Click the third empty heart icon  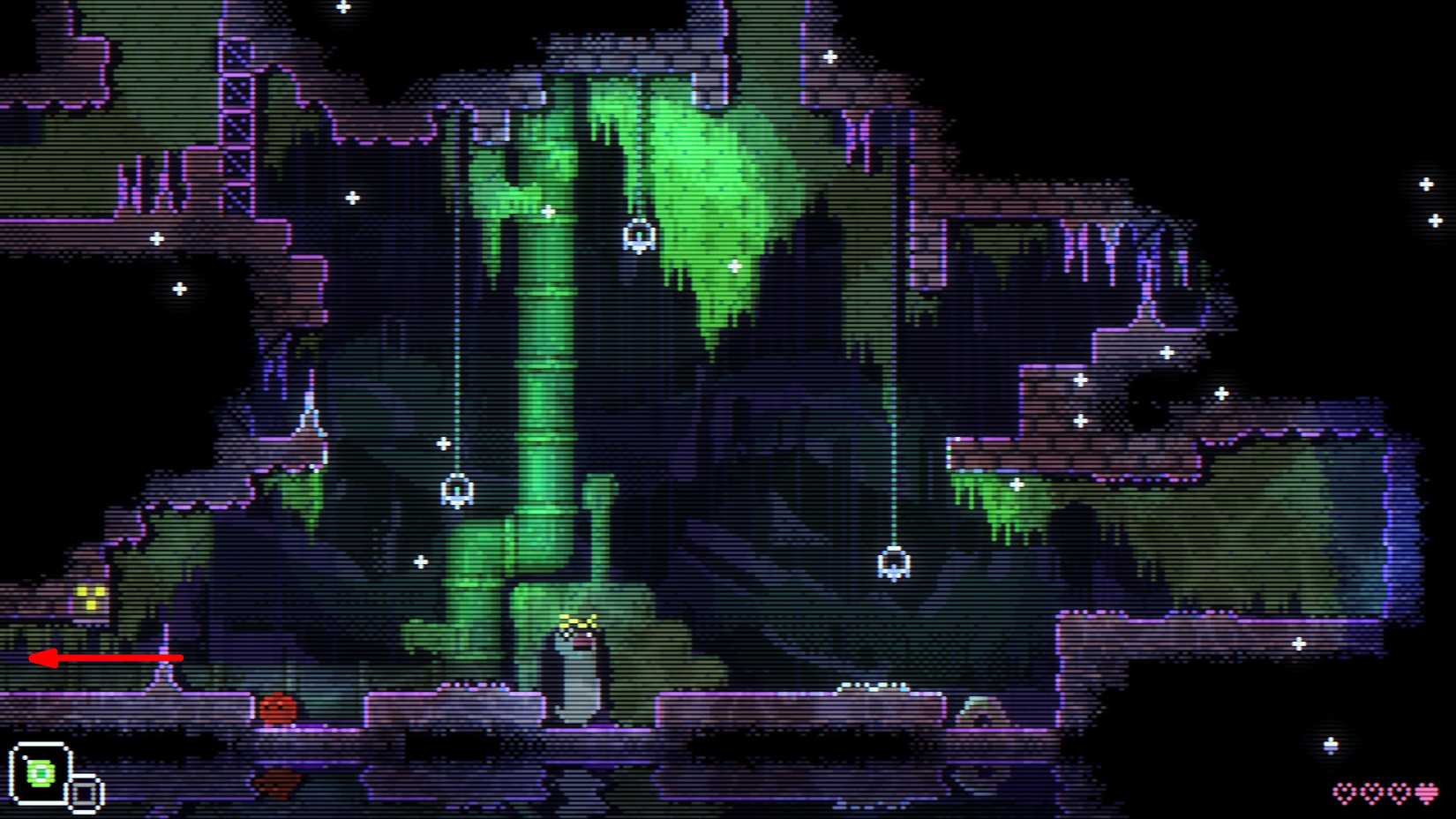coord(1400,790)
